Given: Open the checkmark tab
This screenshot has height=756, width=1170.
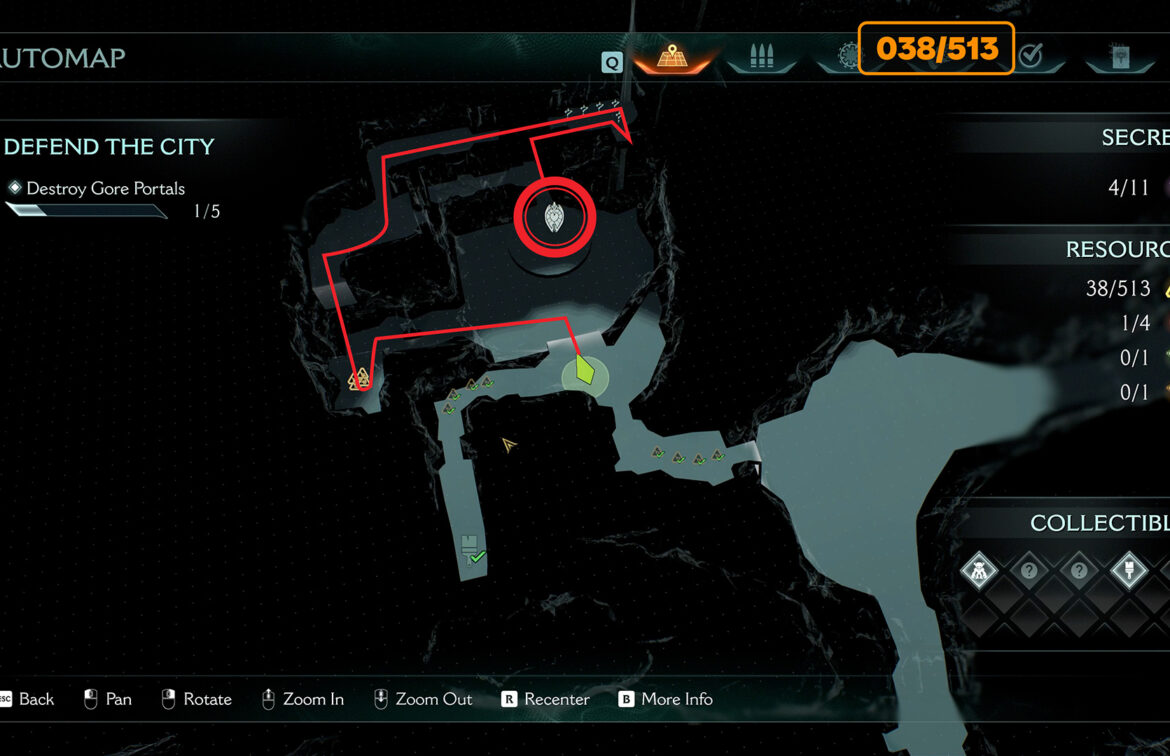Looking at the screenshot, I should tap(1030, 56).
